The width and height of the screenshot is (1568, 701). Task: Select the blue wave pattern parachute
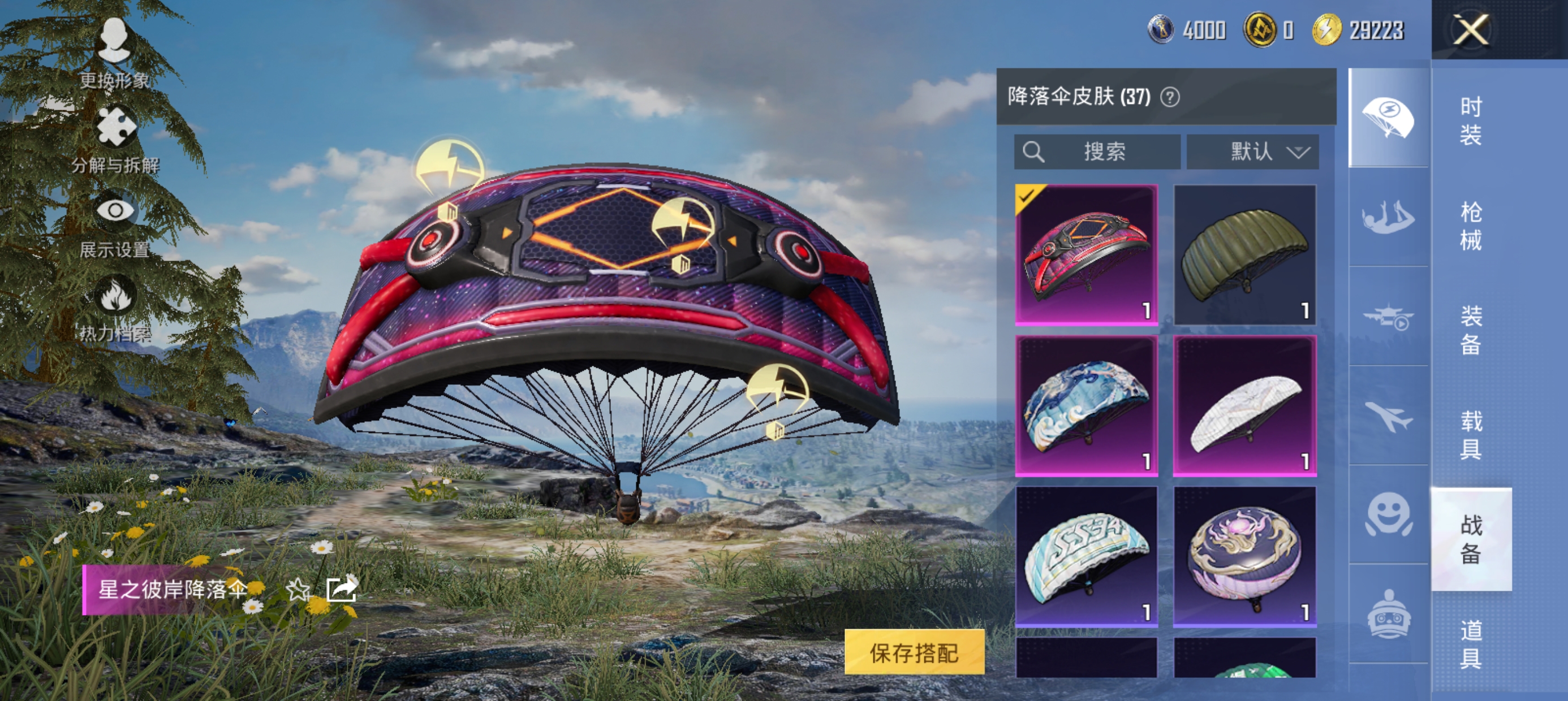(x=1087, y=405)
